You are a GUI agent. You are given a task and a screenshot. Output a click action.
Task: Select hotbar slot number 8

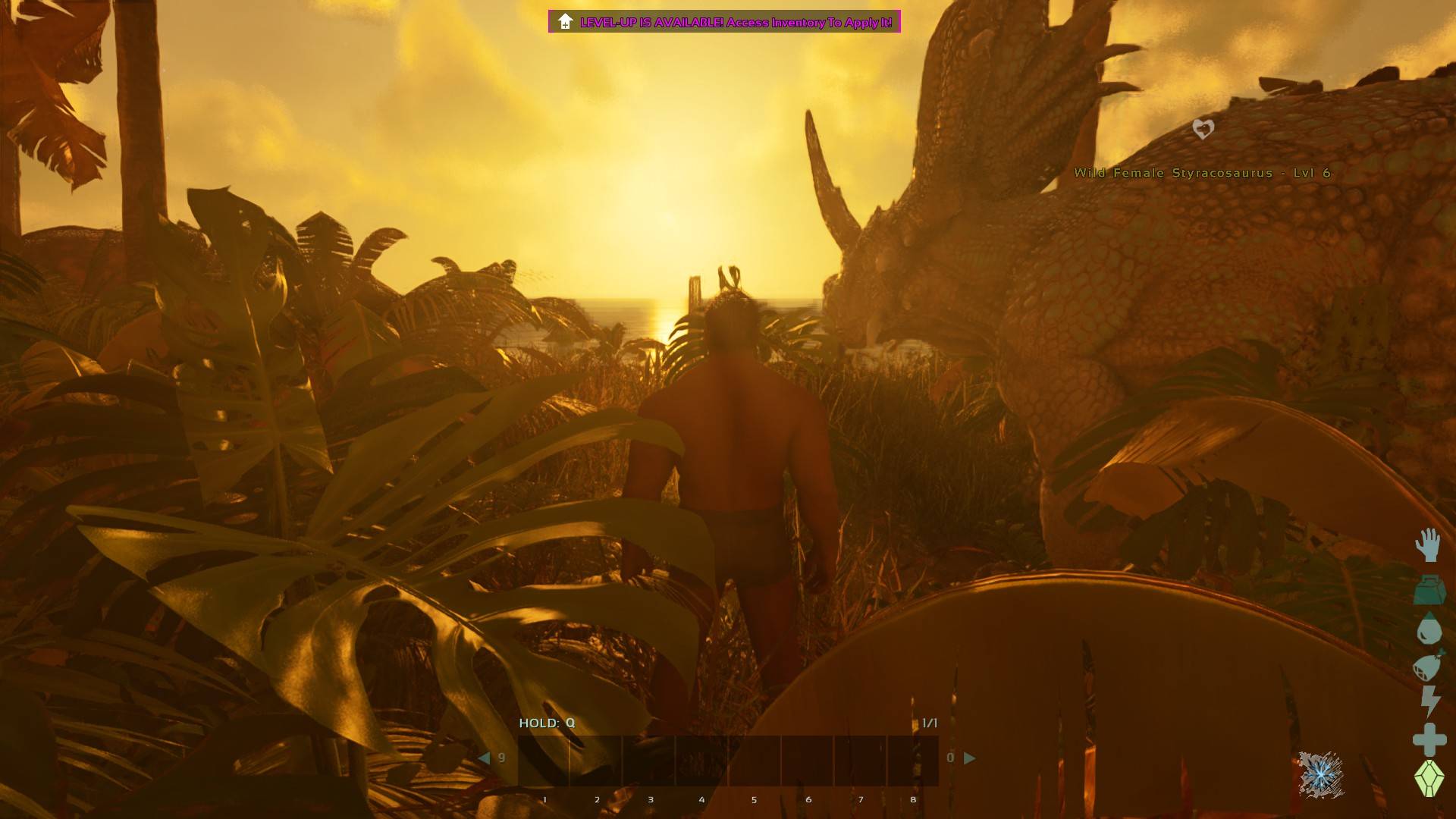(913, 761)
